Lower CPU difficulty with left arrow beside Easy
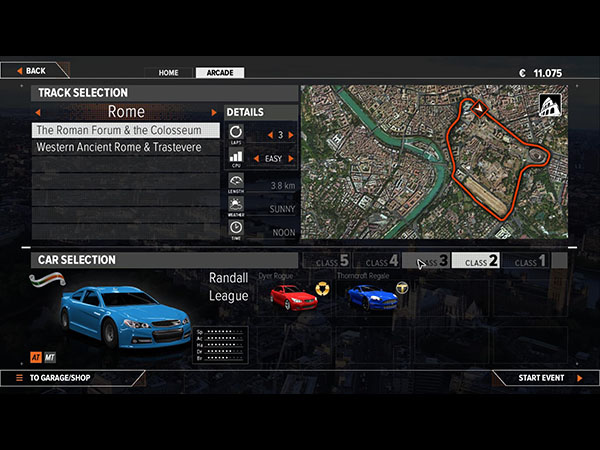 (254, 158)
